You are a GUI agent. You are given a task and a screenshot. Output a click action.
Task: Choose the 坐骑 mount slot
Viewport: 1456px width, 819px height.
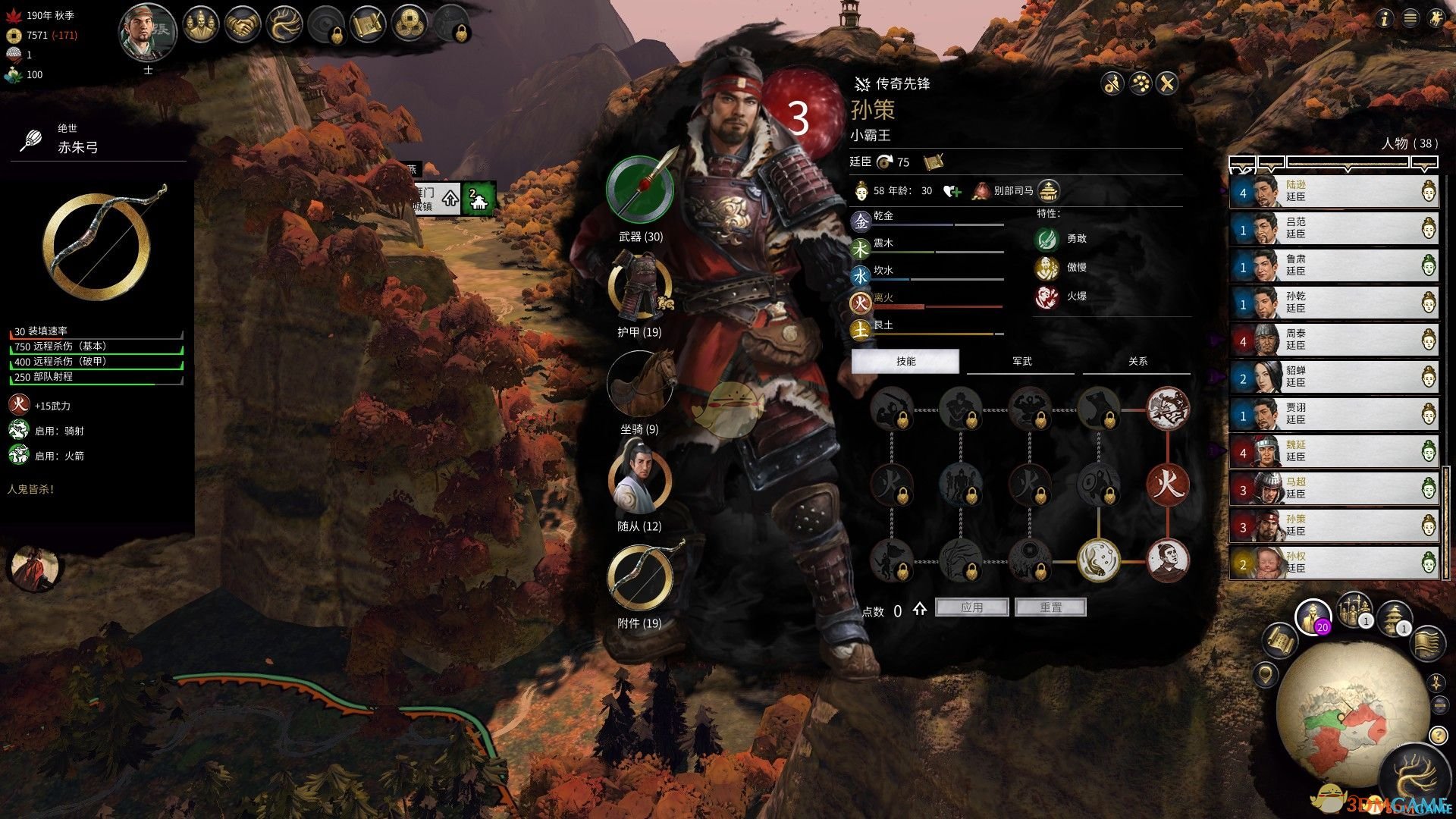pyautogui.click(x=639, y=385)
